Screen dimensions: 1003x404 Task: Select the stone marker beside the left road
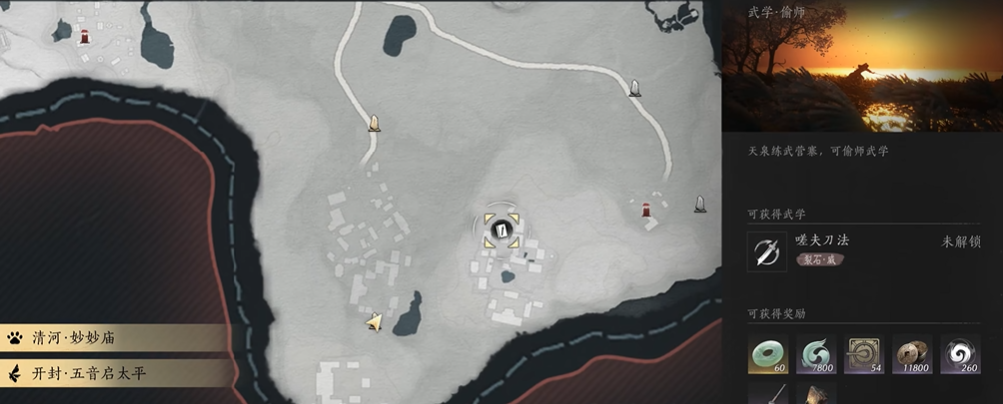[374, 124]
